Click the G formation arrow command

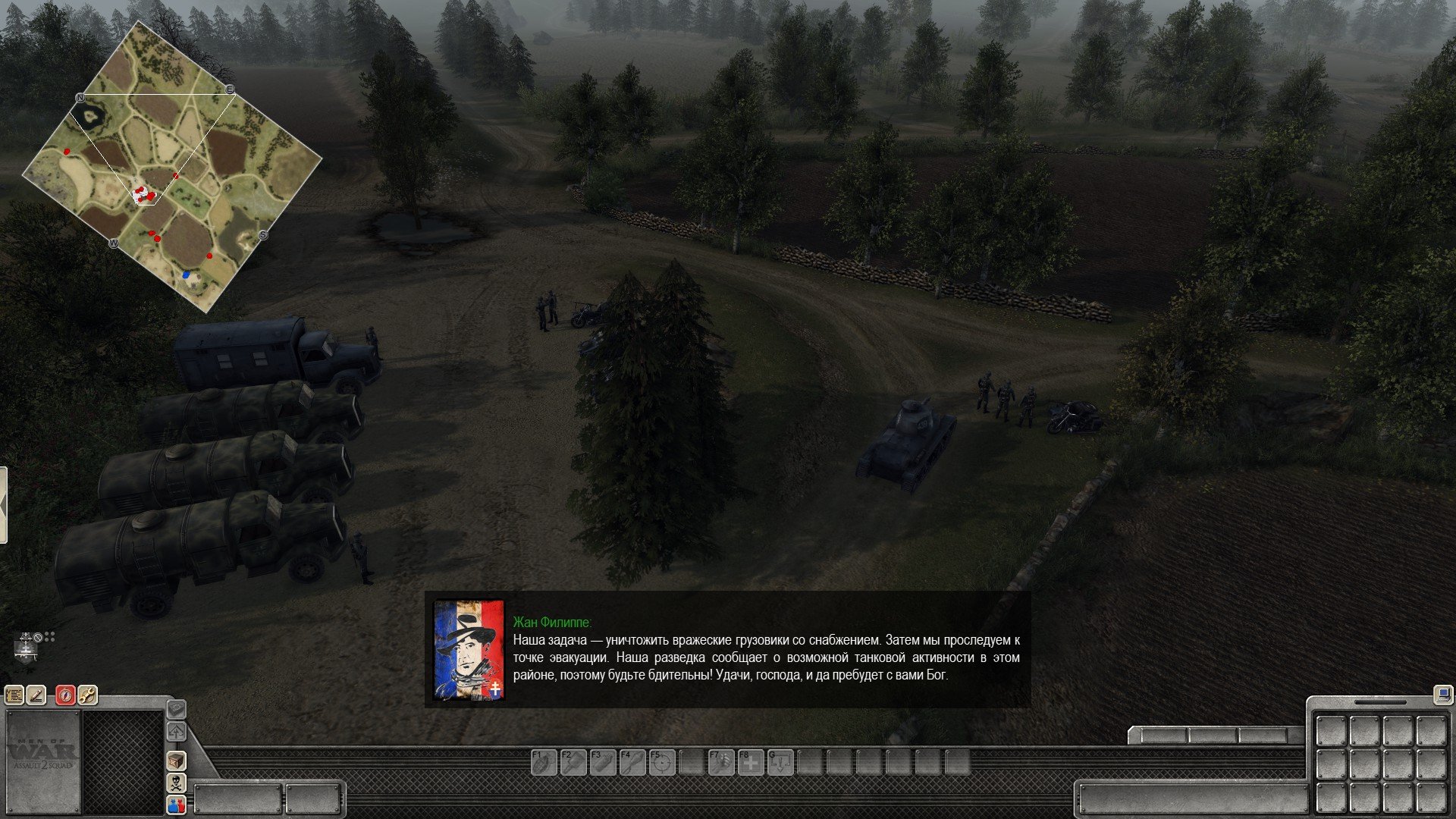coord(780,762)
